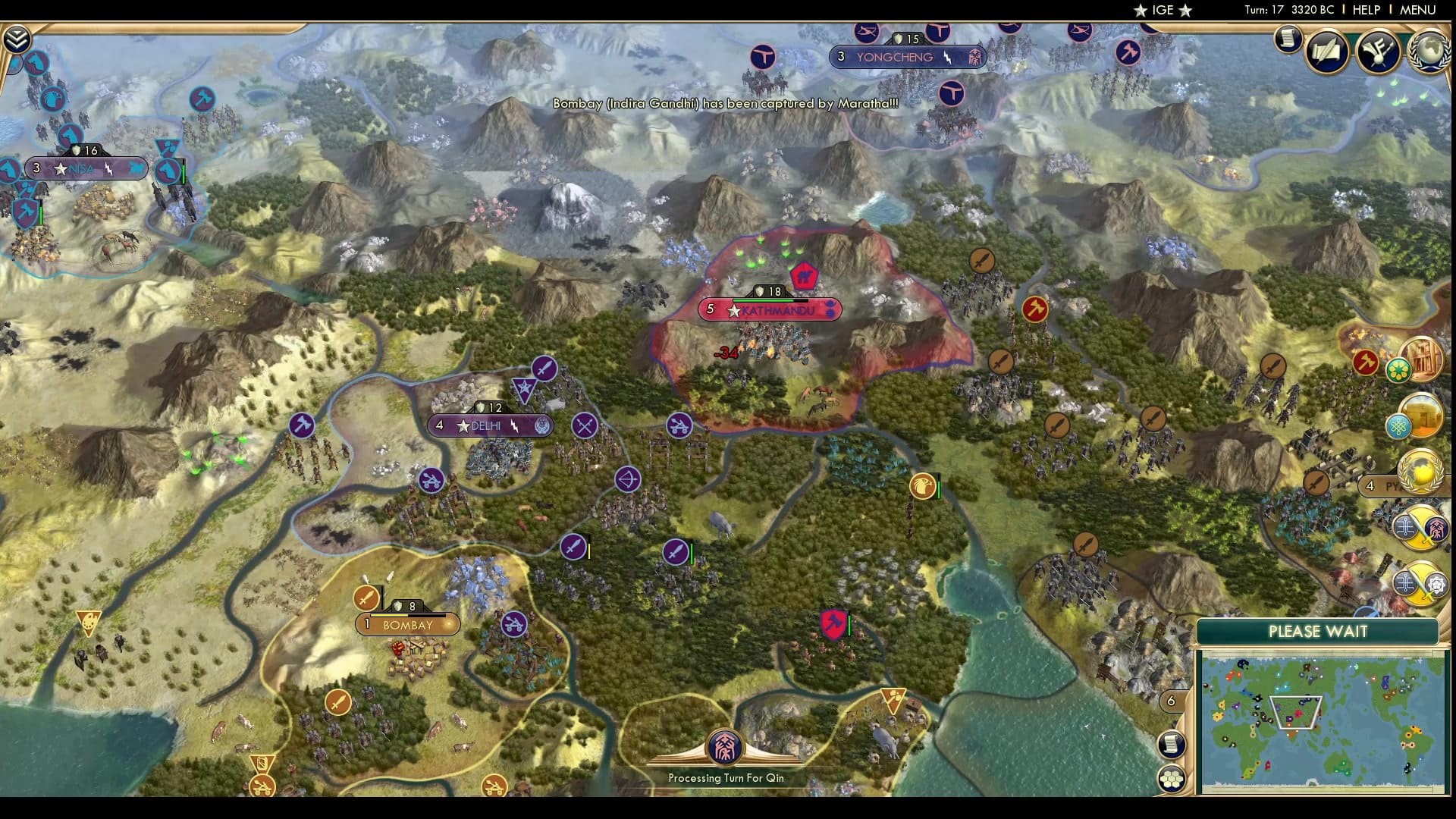Toggle the hex grid view near minimap
Image resolution: width=1456 pixels, height=819 pixels.
coord(1173,778)
